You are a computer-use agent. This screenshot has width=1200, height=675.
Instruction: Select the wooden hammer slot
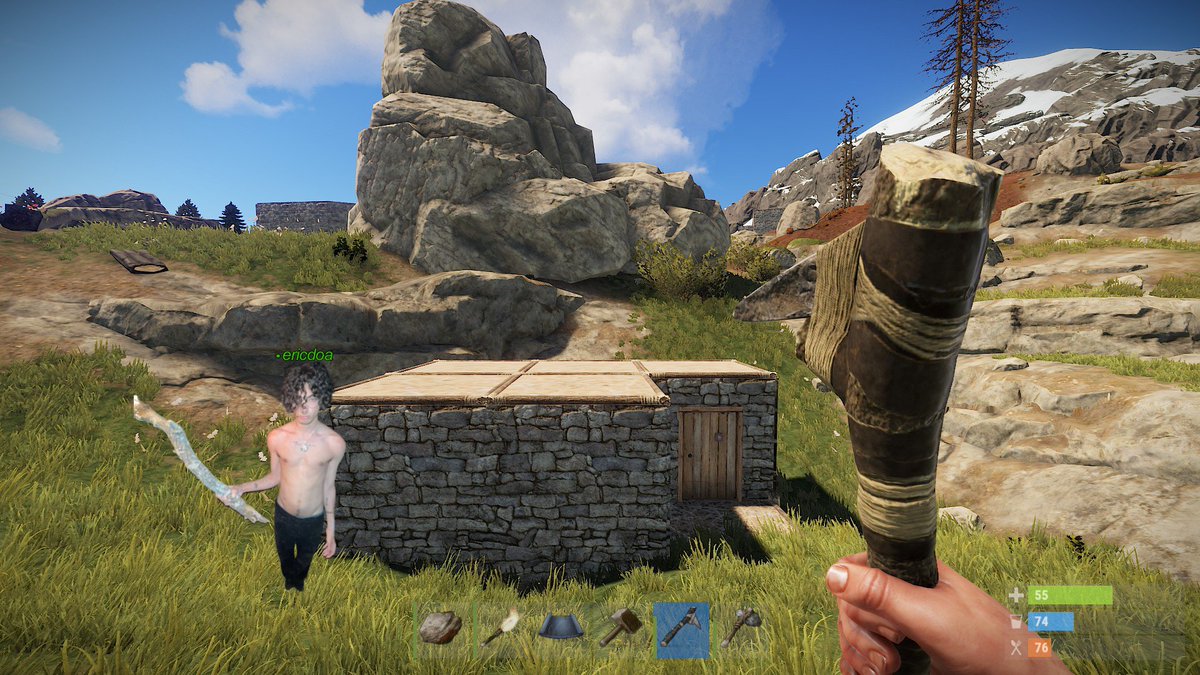tap(620, 629)
